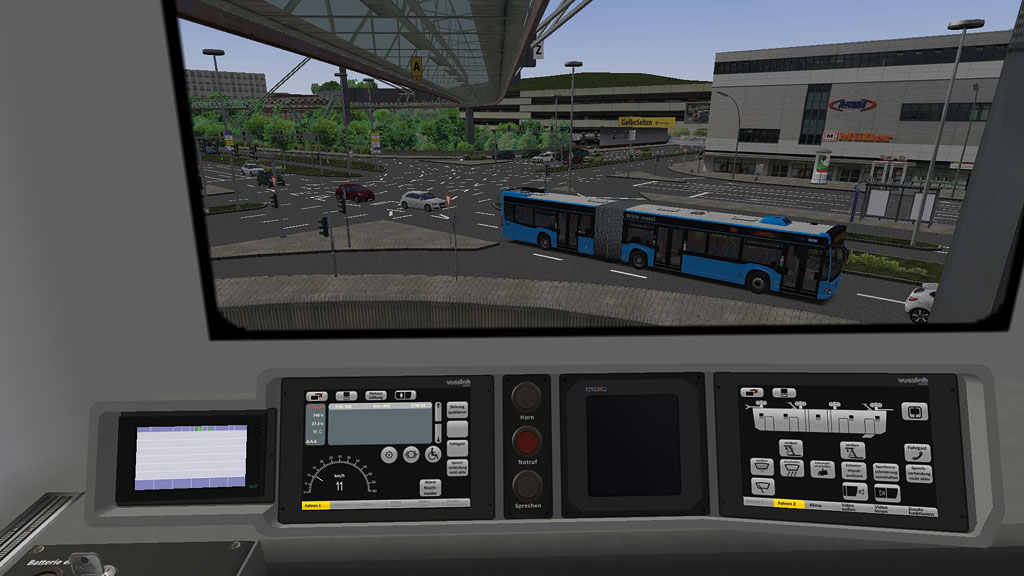Switch to the Zusatzfunktionen tab
1024x576 pixels.
click(x=921, y=509)
